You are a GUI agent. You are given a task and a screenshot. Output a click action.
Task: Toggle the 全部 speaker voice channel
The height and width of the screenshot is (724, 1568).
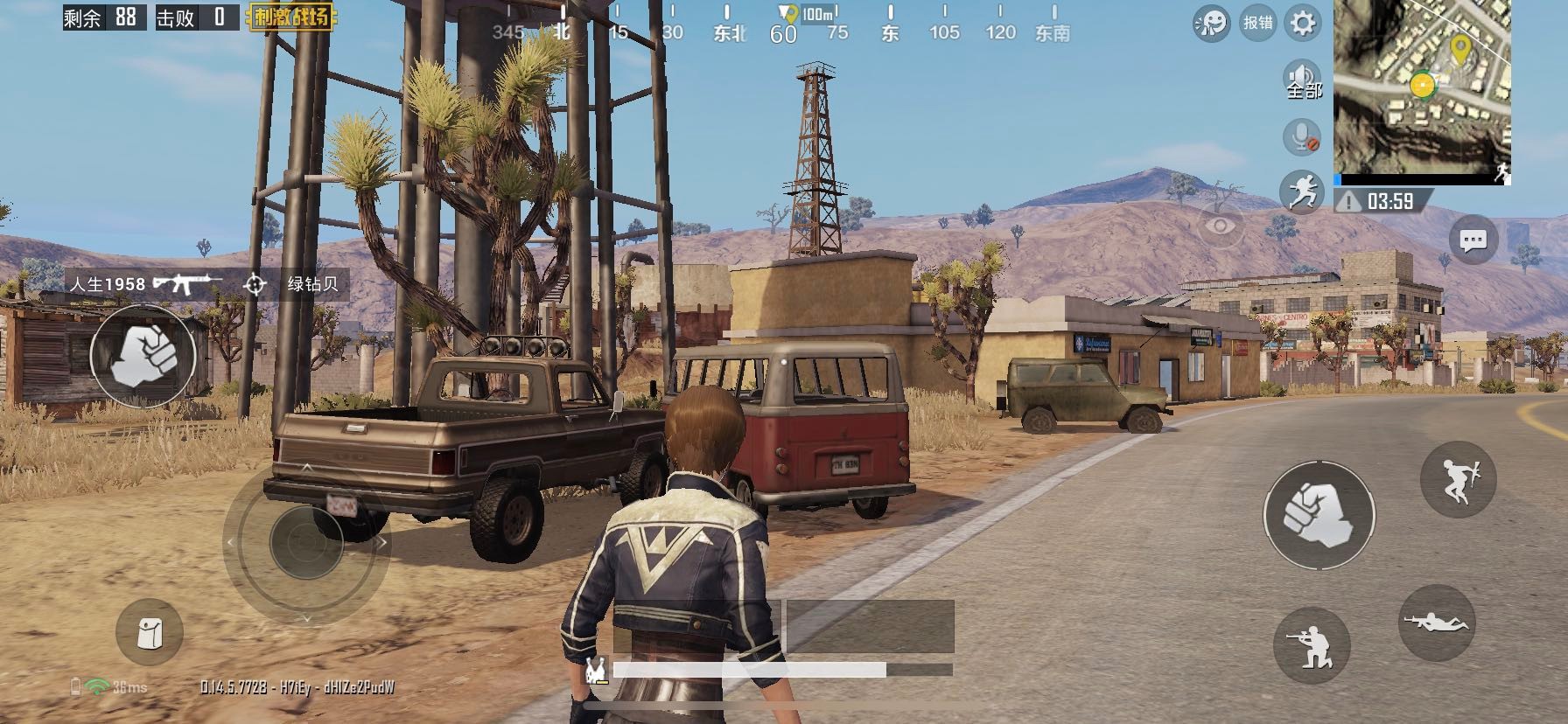(x=1302, y=80)
